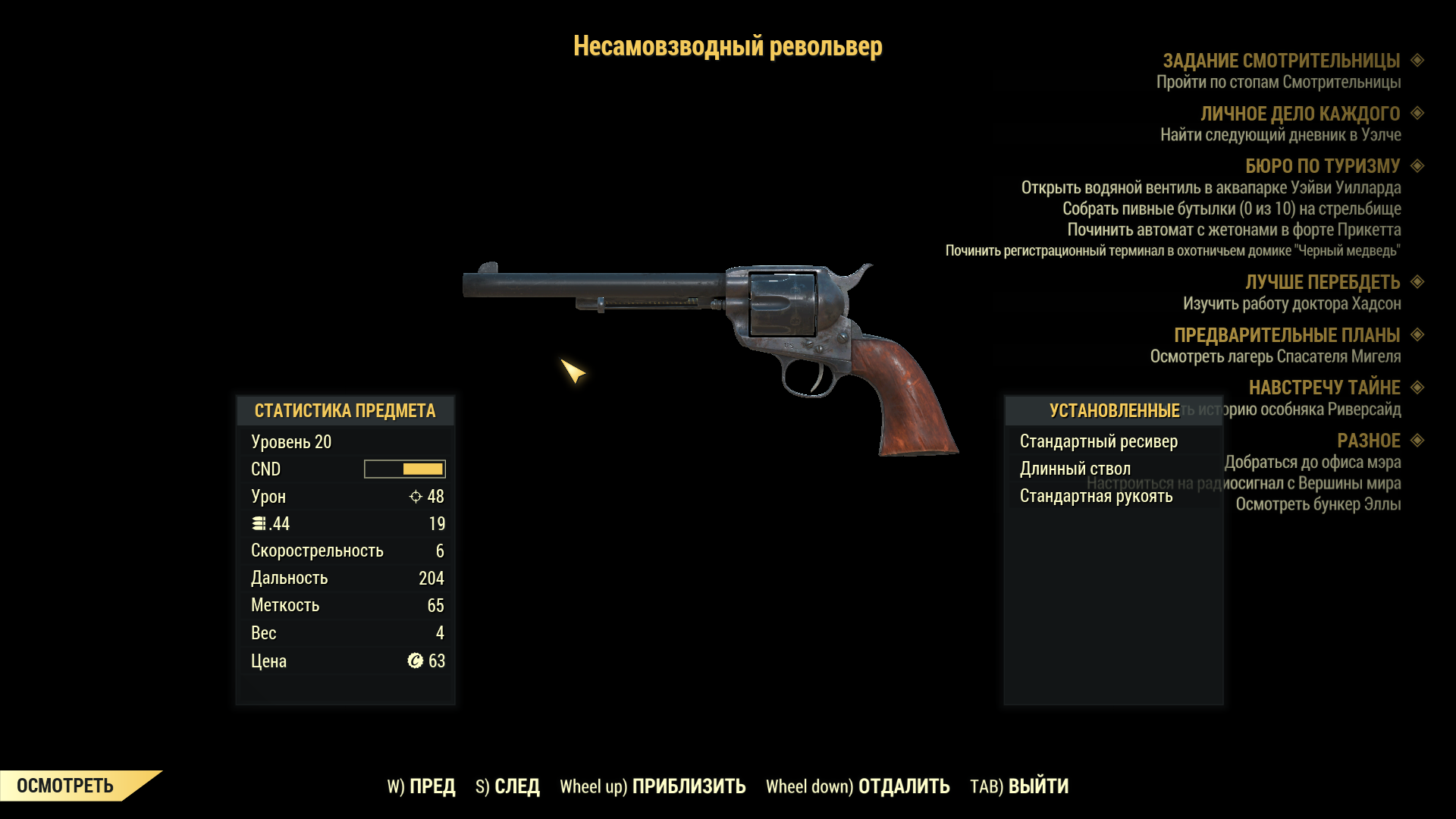The image size is (1456, 819).
Task: Choose the Длинный ствол mod entry
Action: pyautogui.click(x=1075, y=469)
